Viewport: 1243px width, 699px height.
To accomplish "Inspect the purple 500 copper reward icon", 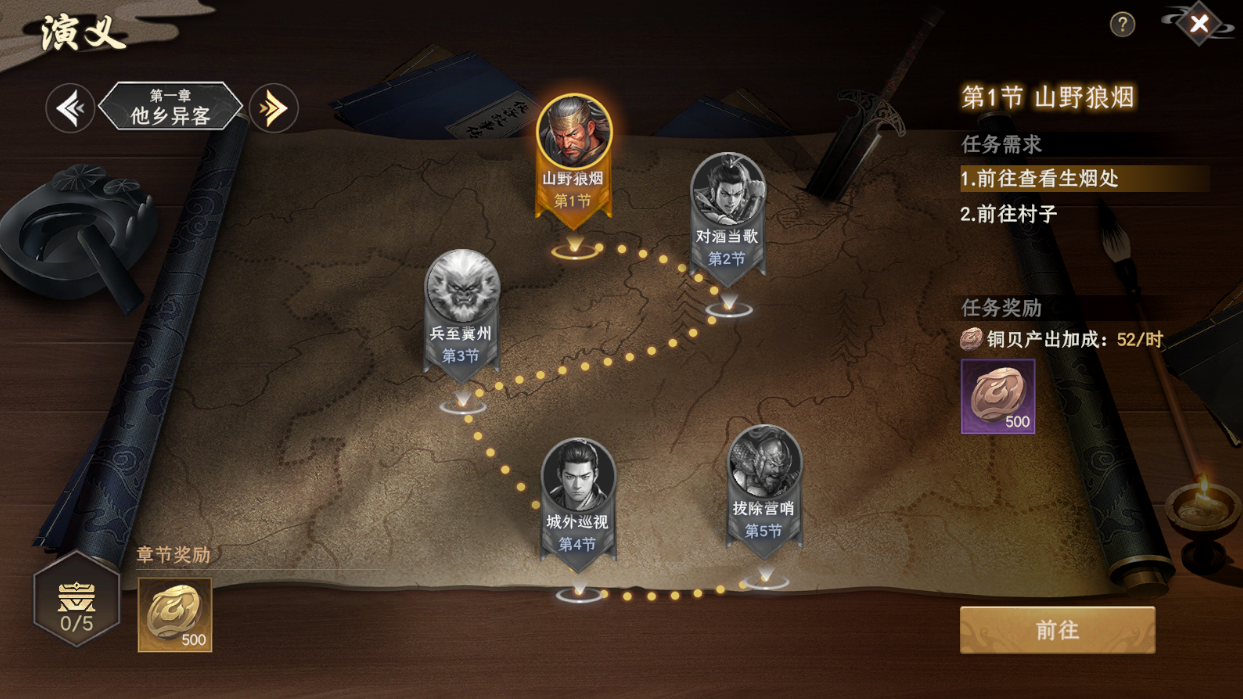I will [997, 396].
